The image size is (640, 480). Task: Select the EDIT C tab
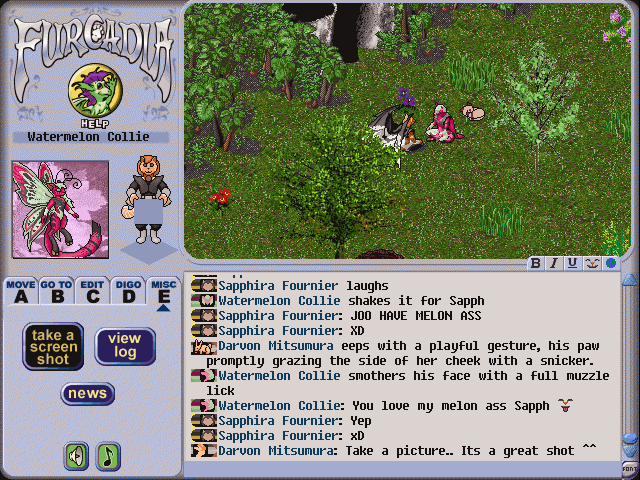click(x=92, y=291)
